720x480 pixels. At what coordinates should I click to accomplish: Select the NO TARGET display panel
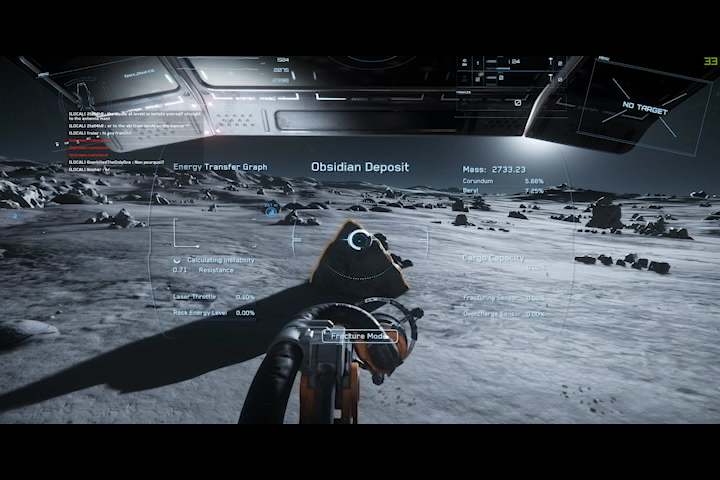644,107
